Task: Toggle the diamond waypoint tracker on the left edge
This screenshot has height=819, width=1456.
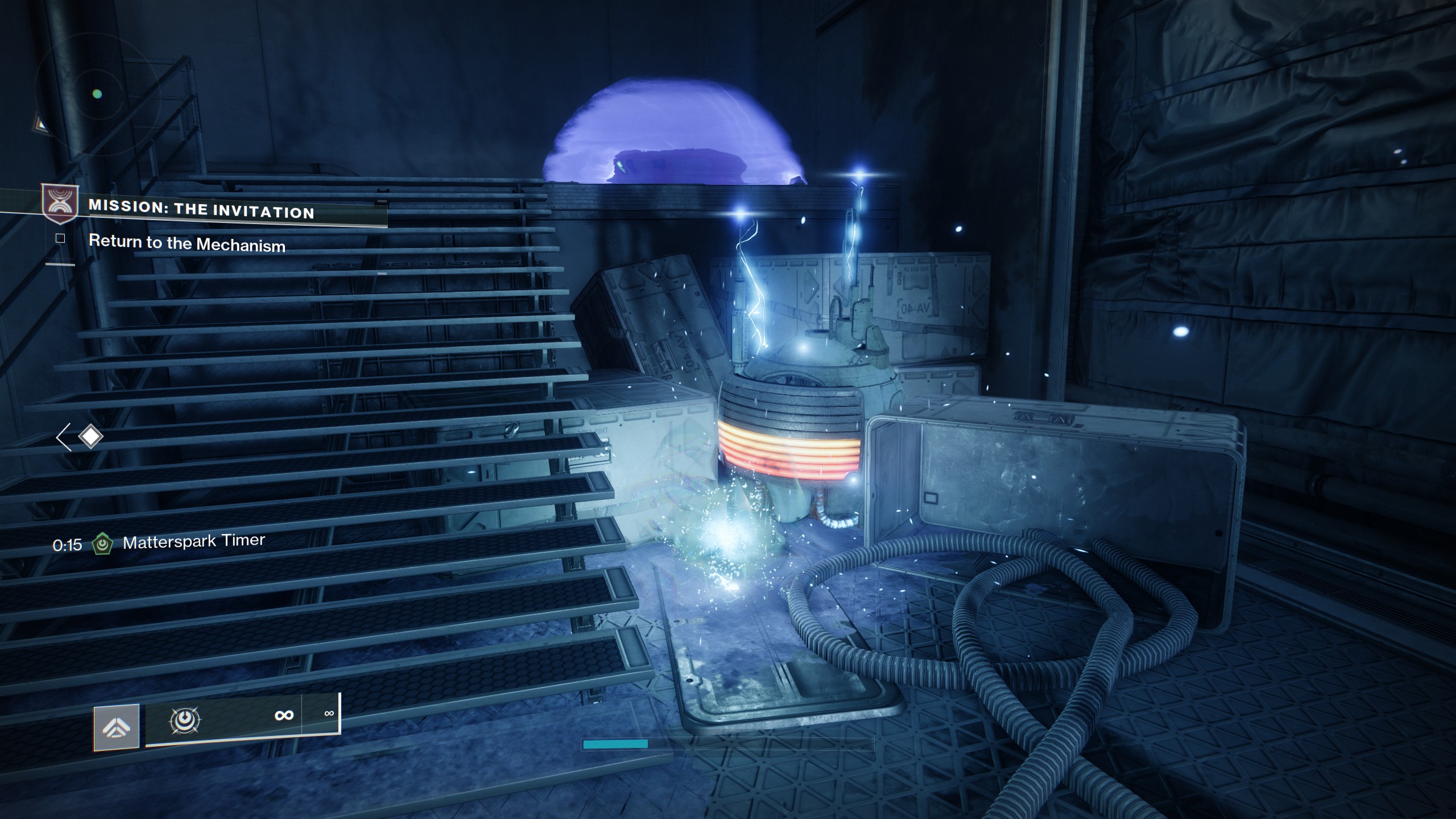Action: coord(90,436)
